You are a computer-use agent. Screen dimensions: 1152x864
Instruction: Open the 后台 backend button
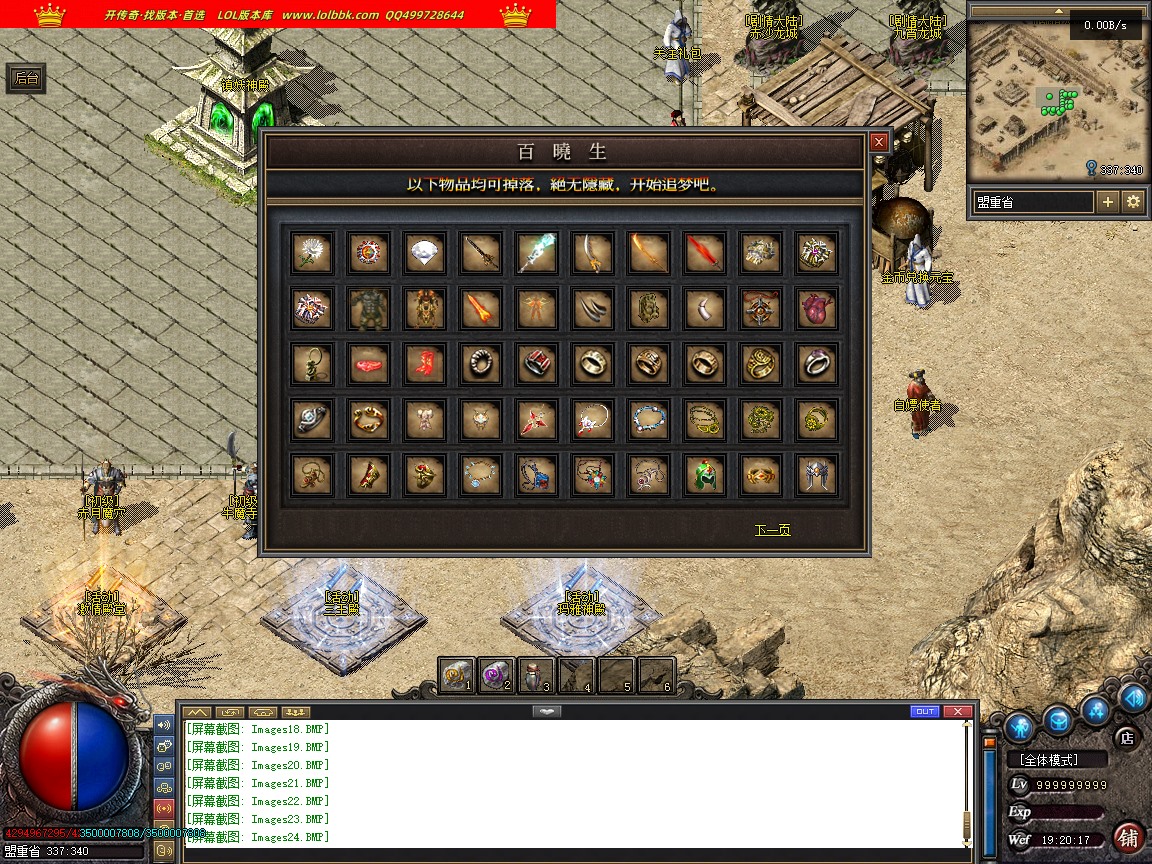coord(26,79)
